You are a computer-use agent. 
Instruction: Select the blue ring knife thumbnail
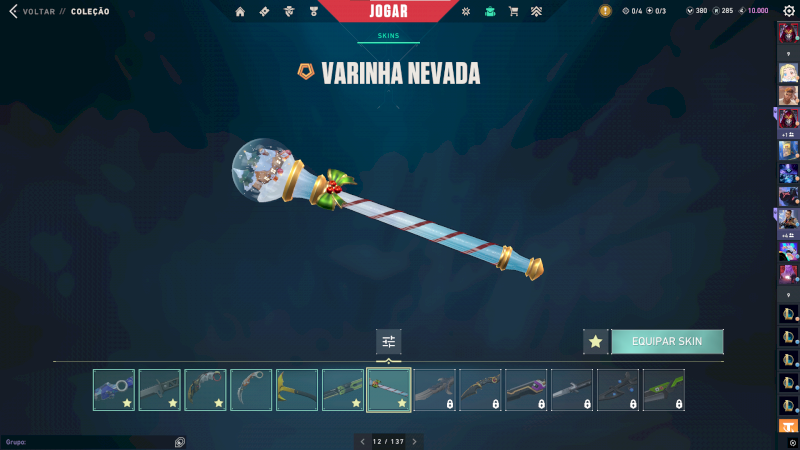113,390
